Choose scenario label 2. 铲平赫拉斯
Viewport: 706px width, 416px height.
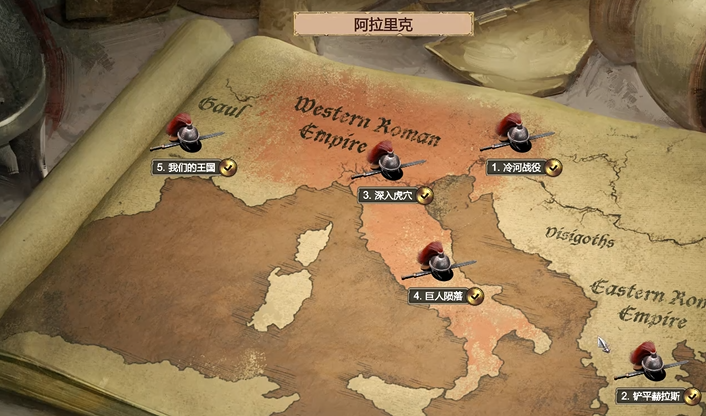pyautogui.click(x=650, y=396)
